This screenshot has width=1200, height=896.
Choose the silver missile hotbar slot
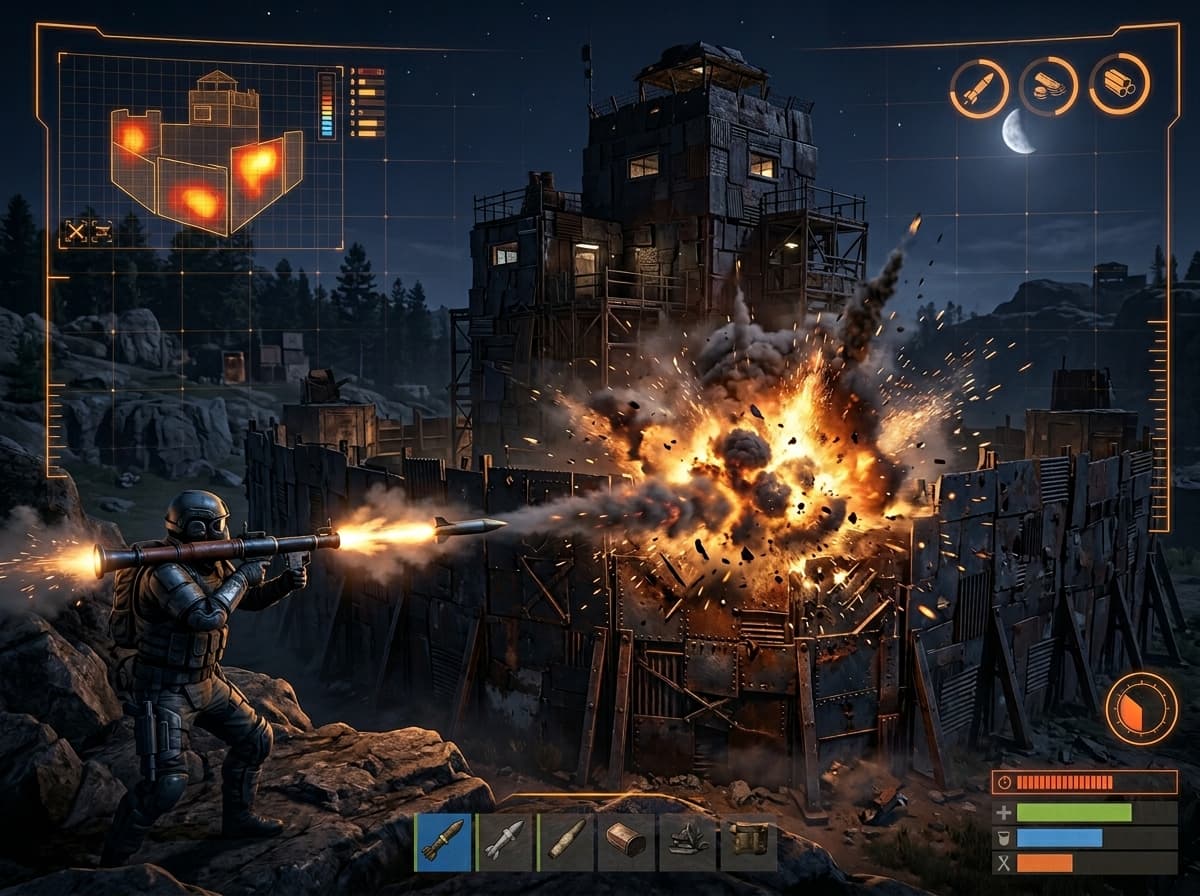point(504,841)
